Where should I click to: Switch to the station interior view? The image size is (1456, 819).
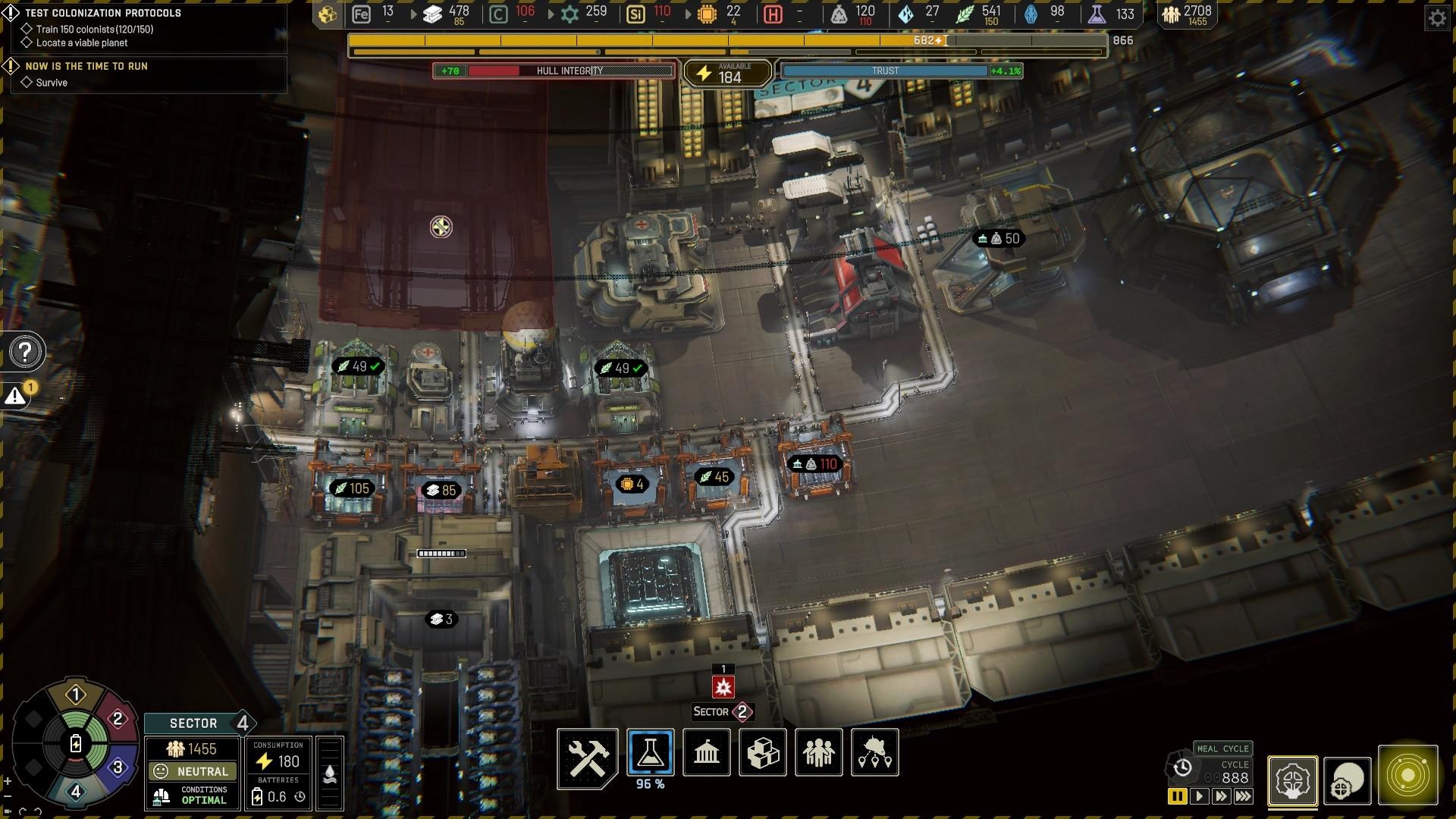point(1292,780)
